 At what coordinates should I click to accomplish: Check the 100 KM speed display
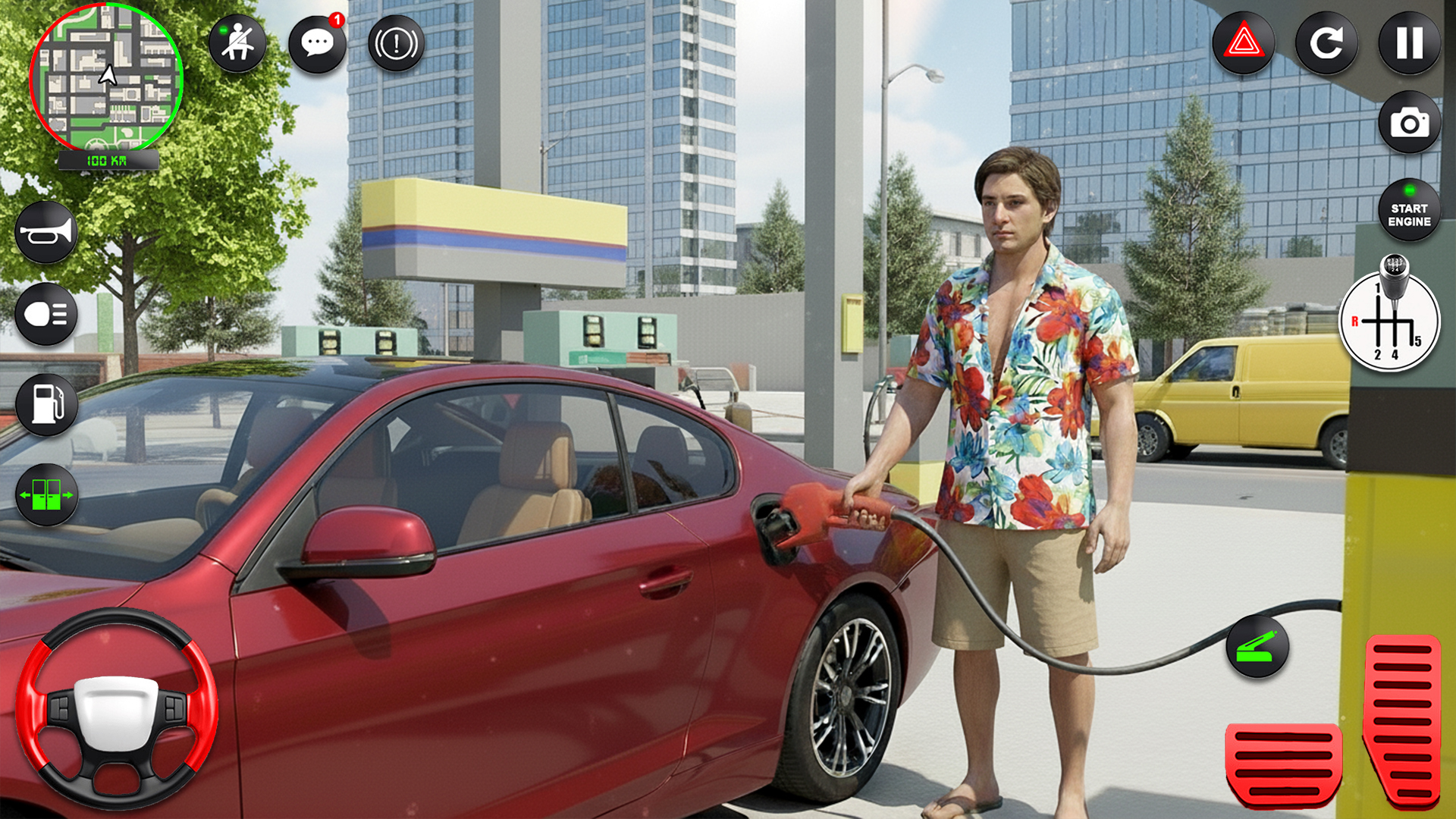click(106, 159)
